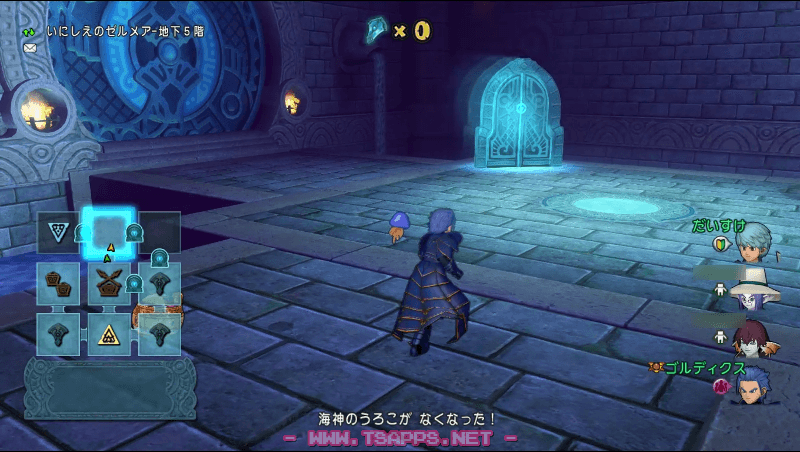Choose the two pots room tile
The width and height of the screenshot is (800, 452).
(x=58, y=284)
